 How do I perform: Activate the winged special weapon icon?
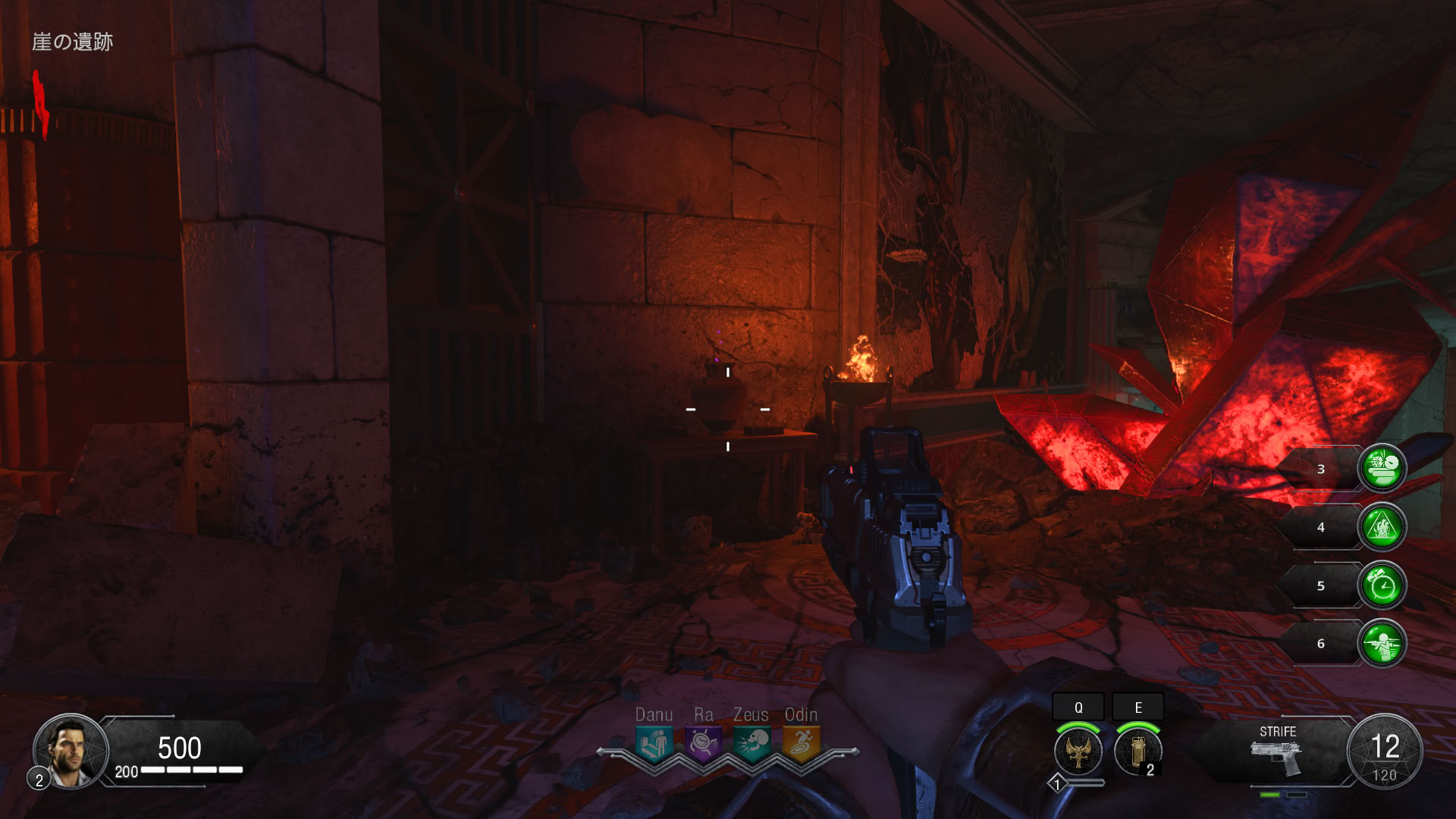[x=1078, y=751]
